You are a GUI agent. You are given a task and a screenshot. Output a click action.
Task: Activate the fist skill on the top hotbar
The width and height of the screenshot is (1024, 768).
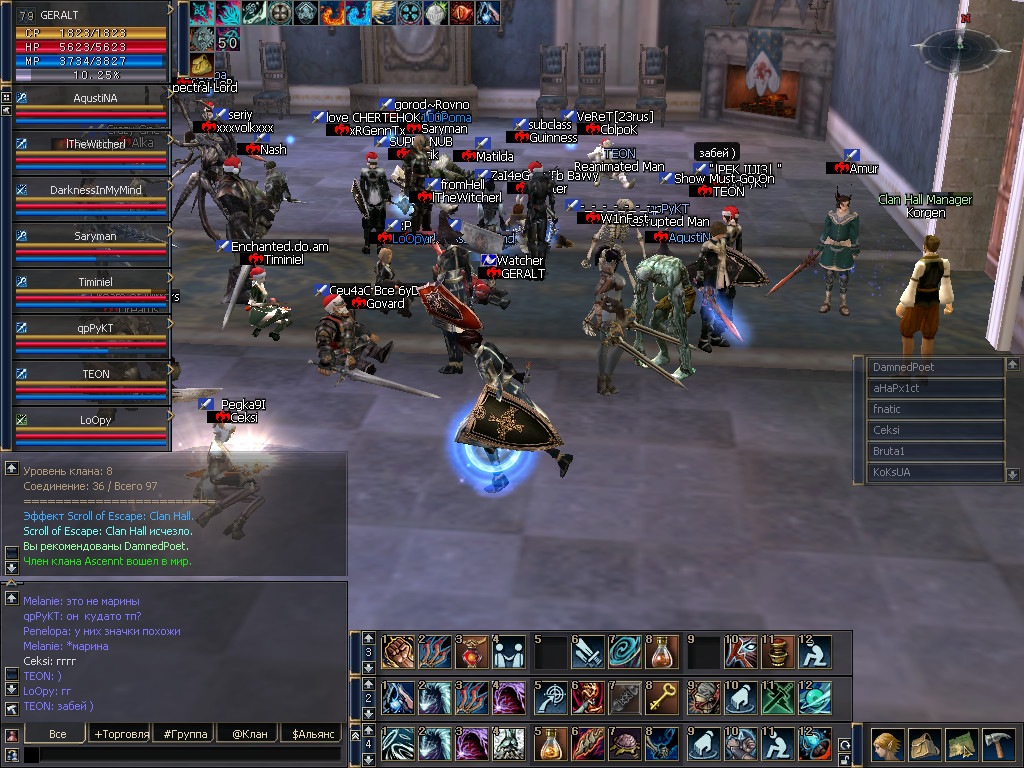coord(397,652)
